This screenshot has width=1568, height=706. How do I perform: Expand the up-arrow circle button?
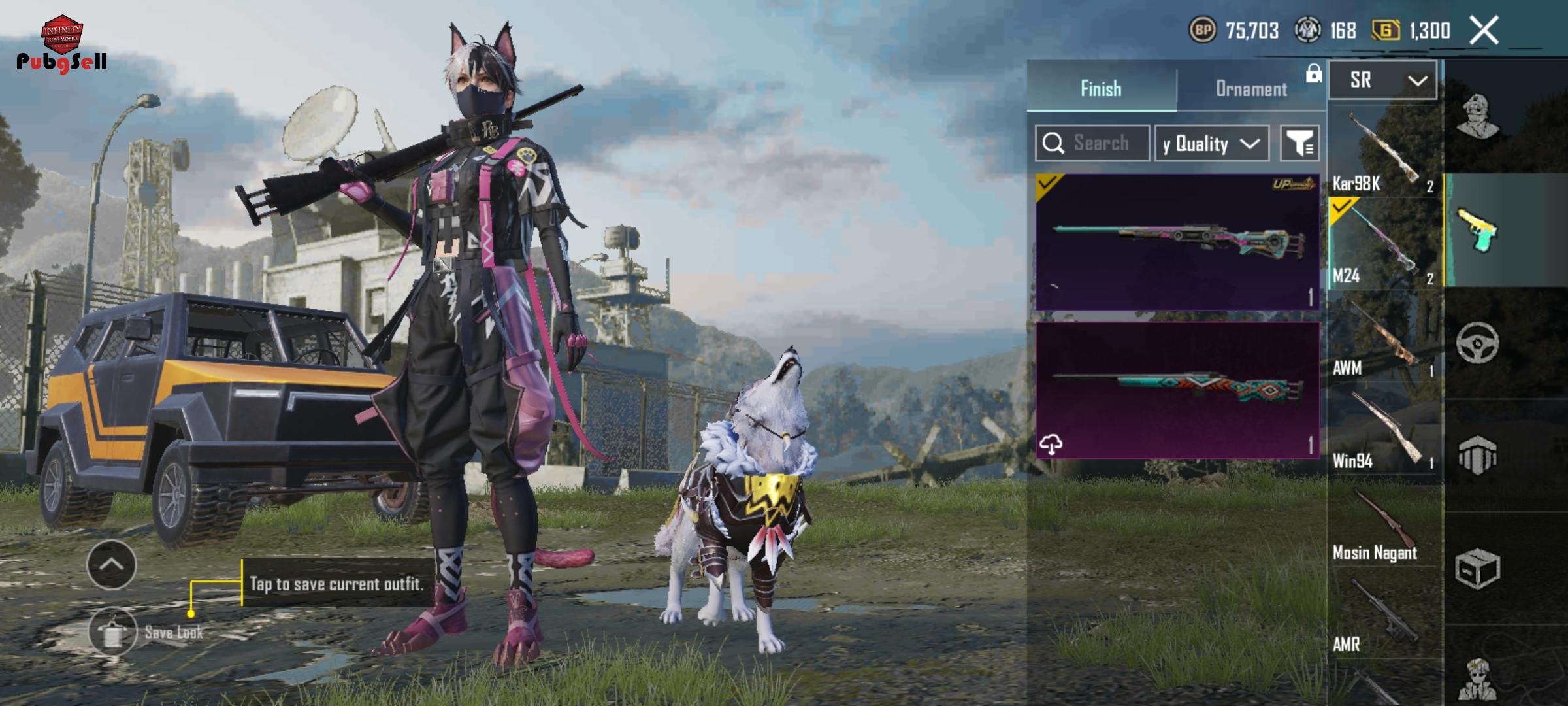tap(112, 565)
